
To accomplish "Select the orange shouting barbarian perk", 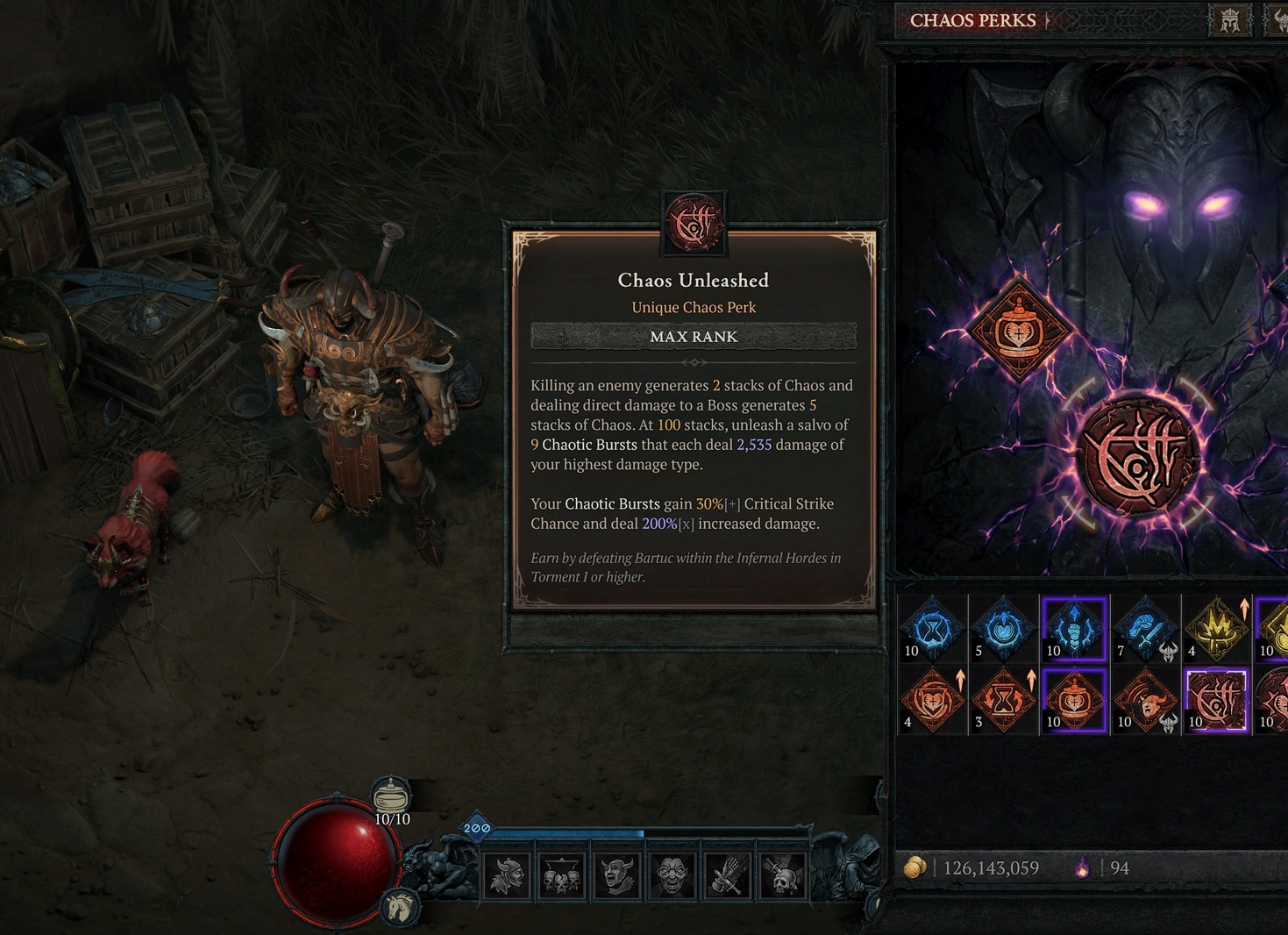I will (x=1145, y=701).
